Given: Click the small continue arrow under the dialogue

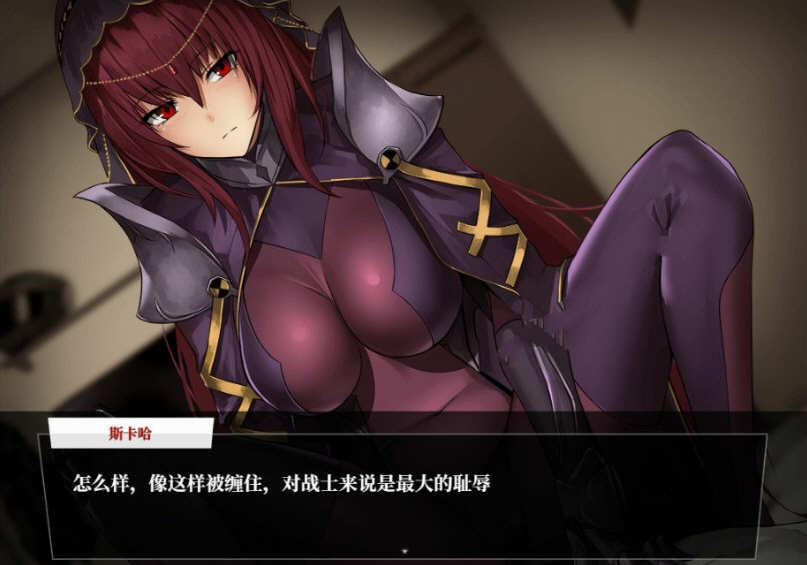Looking at the screenshot, I should pos(404,549).
